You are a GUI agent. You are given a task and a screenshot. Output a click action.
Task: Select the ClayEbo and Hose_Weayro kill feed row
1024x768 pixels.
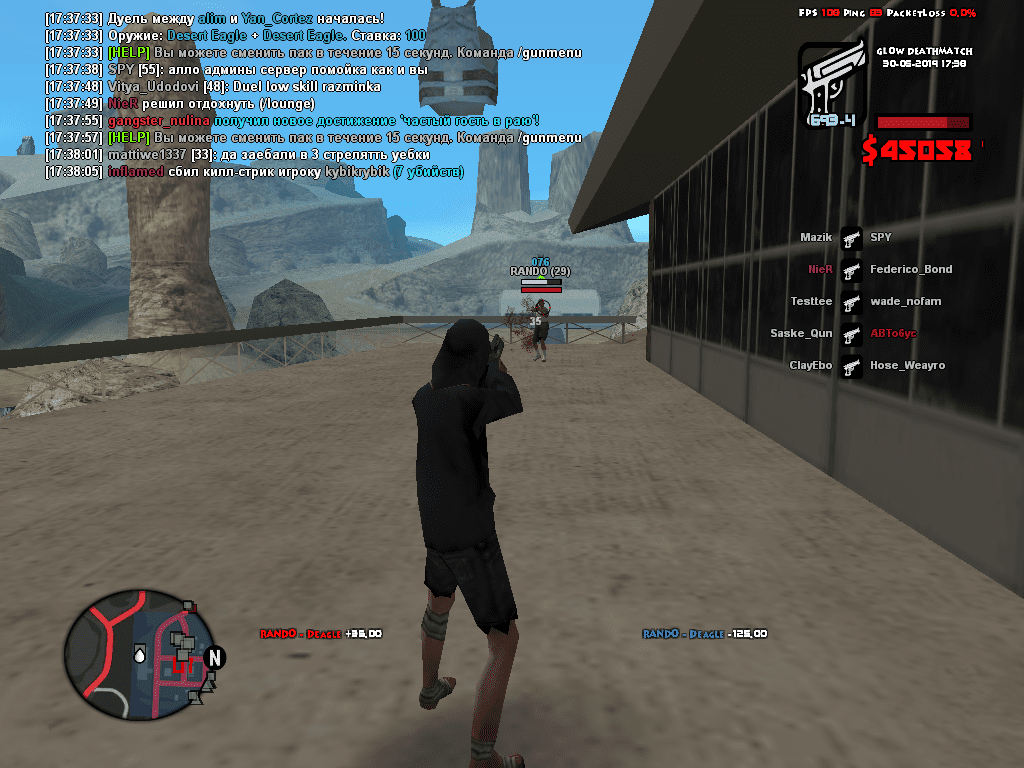851,366
